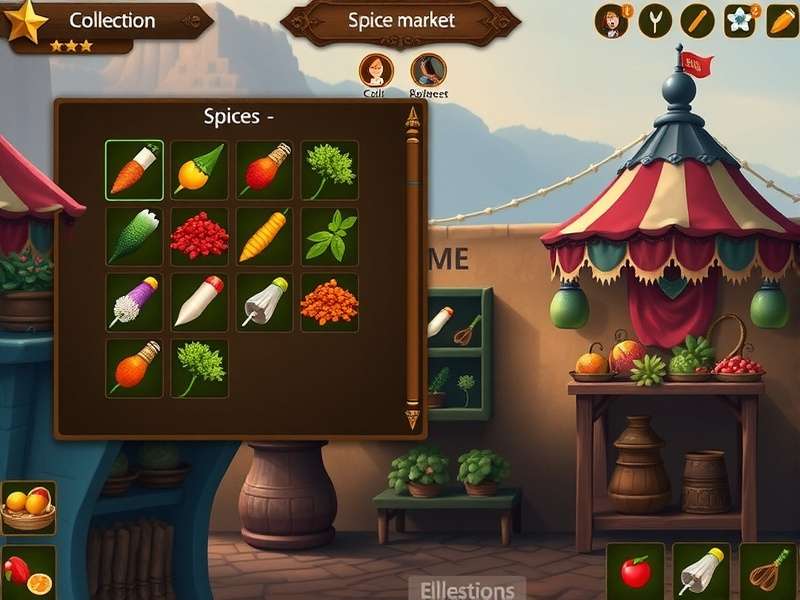Image resolution: width=800 pixels, height=600 pixels.
Task: Click the scrollbar's bottom arrow in Spices panel
Action: pyautogui.click(x=412, y=418)
